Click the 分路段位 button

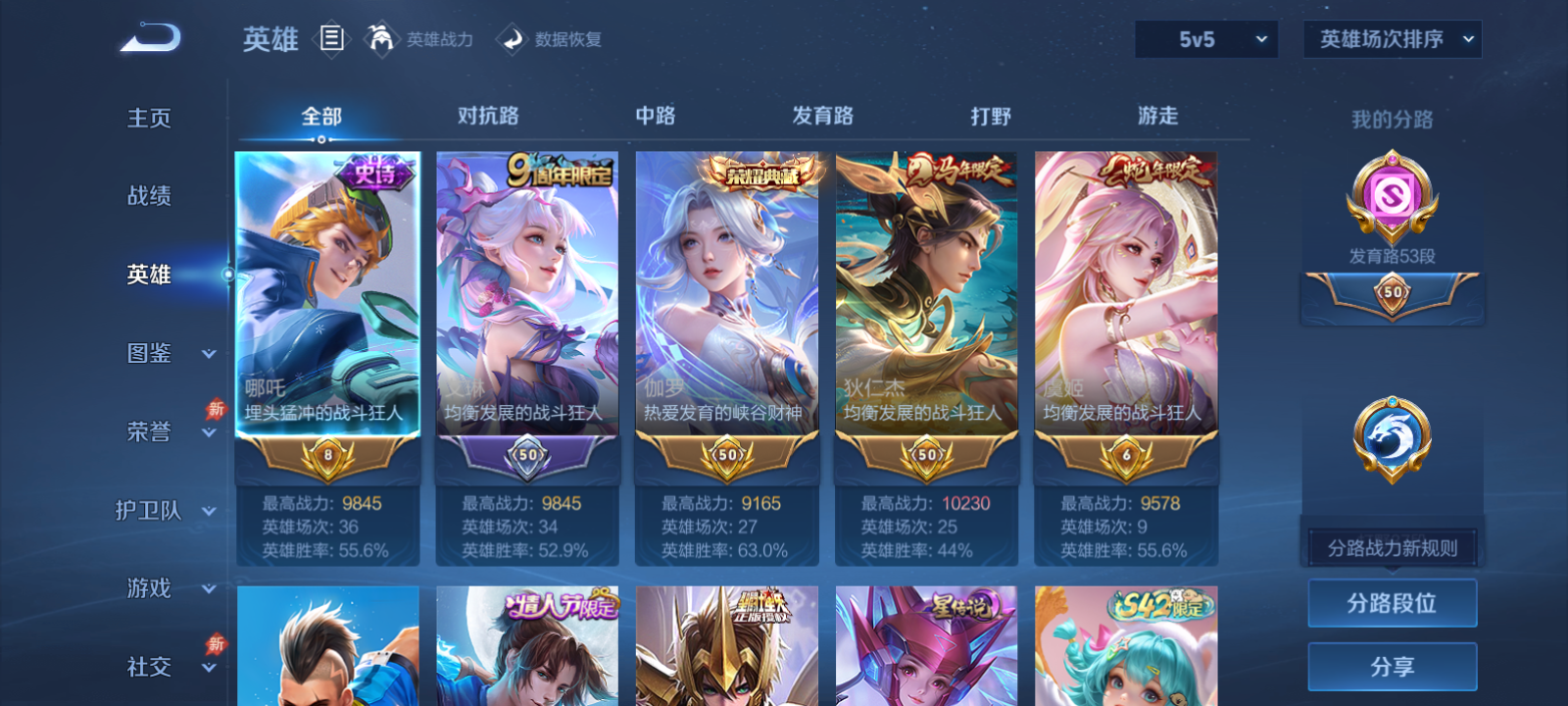click(x=1393, y=604)
